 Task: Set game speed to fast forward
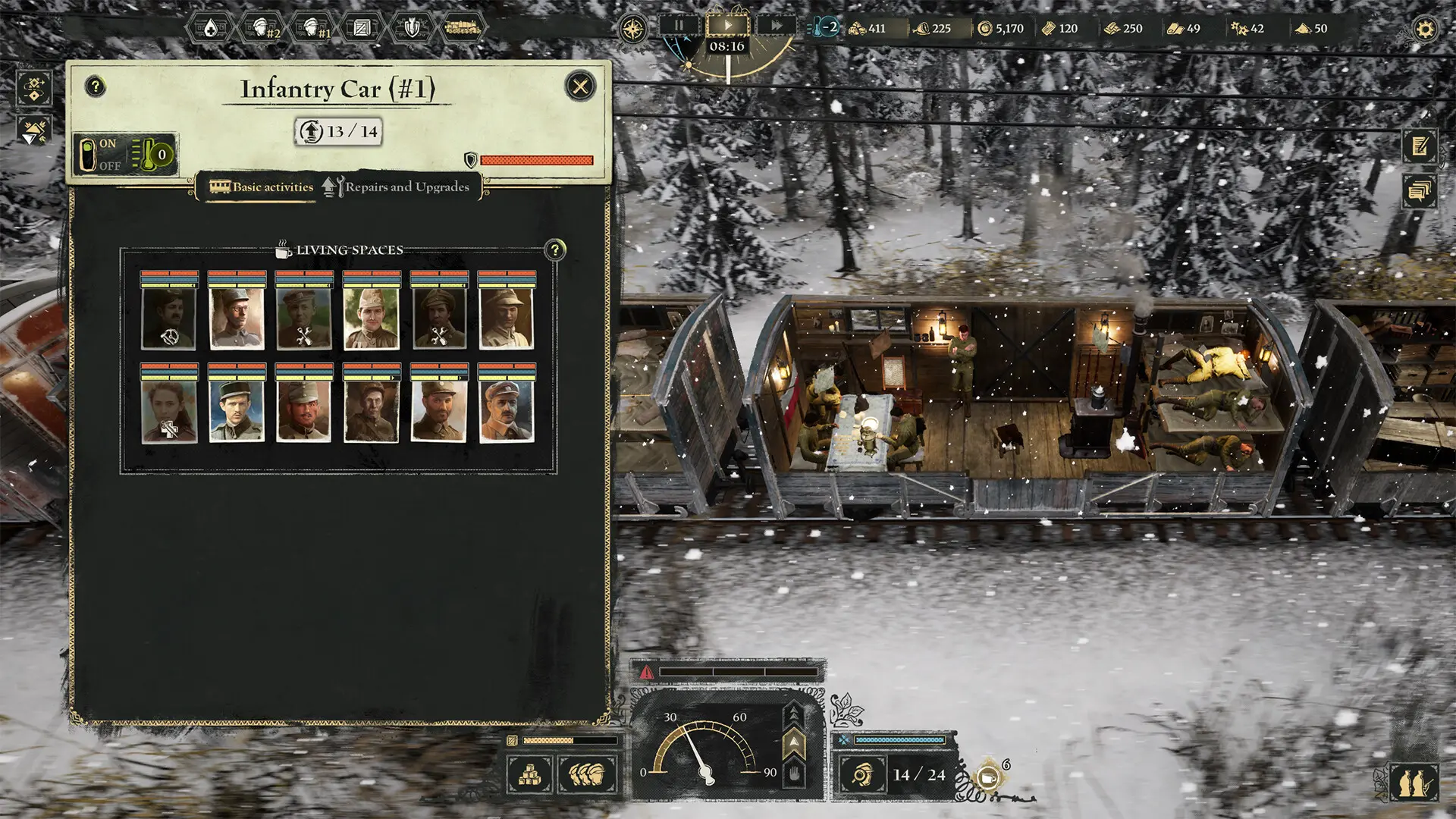coord(776,26)
